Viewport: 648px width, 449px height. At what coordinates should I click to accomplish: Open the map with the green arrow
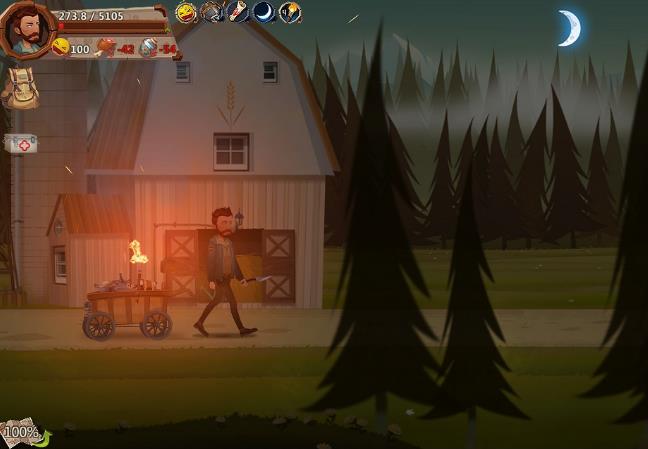point(24,433)
